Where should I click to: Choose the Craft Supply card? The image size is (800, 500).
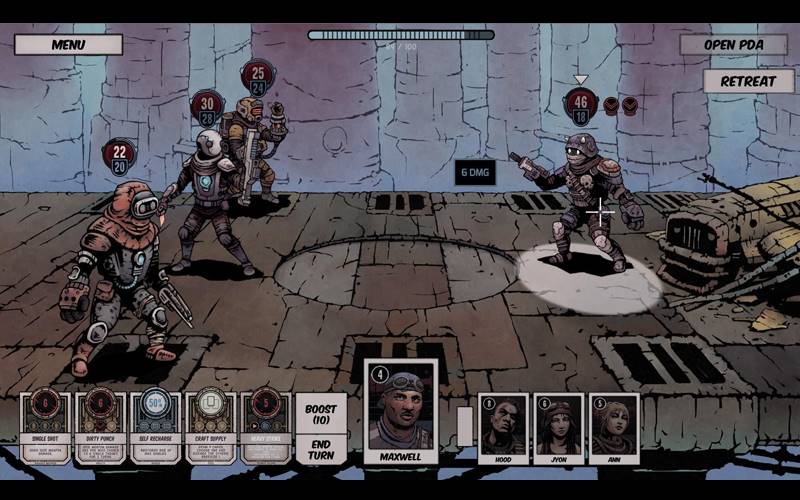click(211, 426)
